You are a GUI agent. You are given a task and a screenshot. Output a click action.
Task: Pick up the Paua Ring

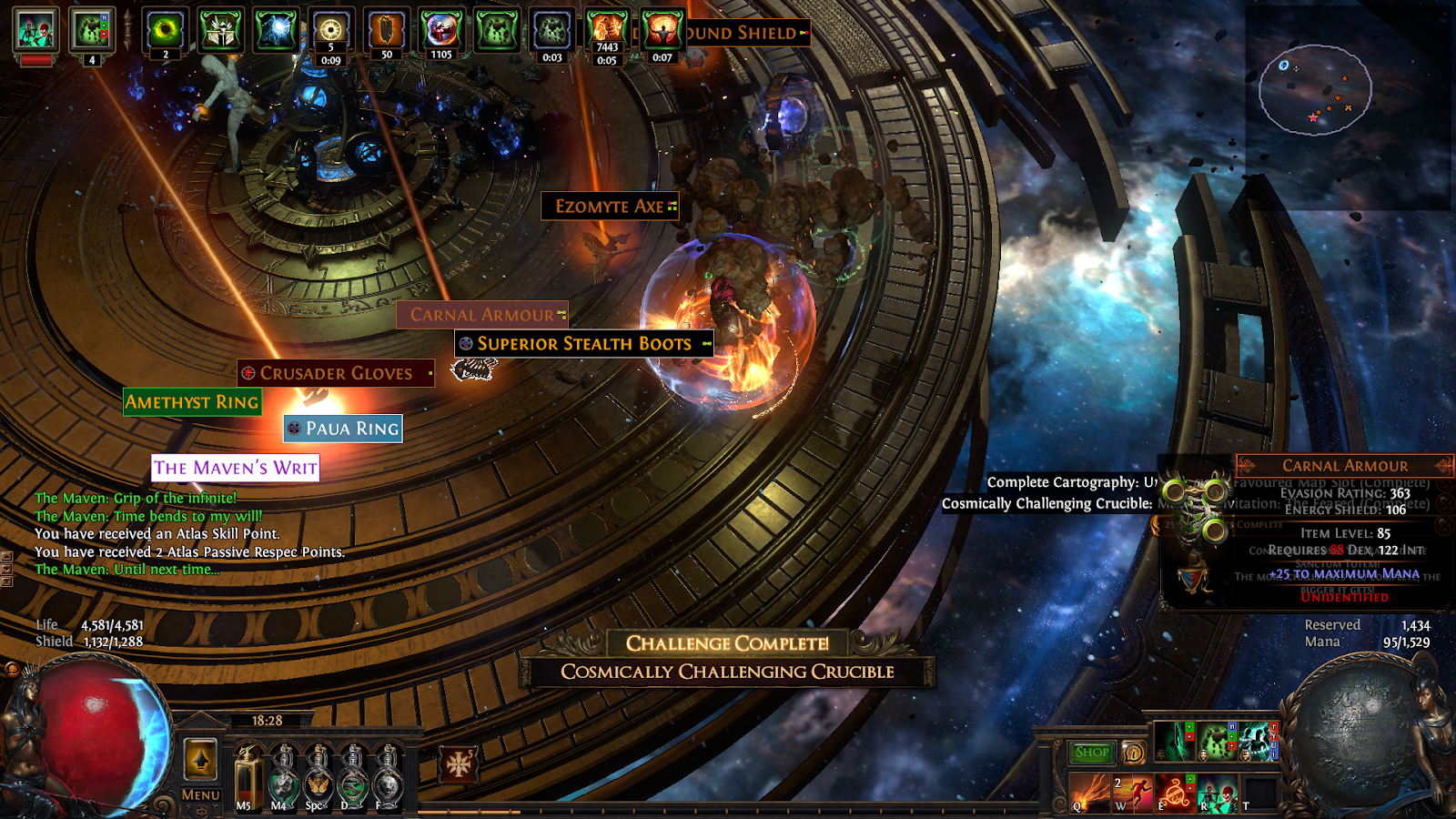click(343, 429)
